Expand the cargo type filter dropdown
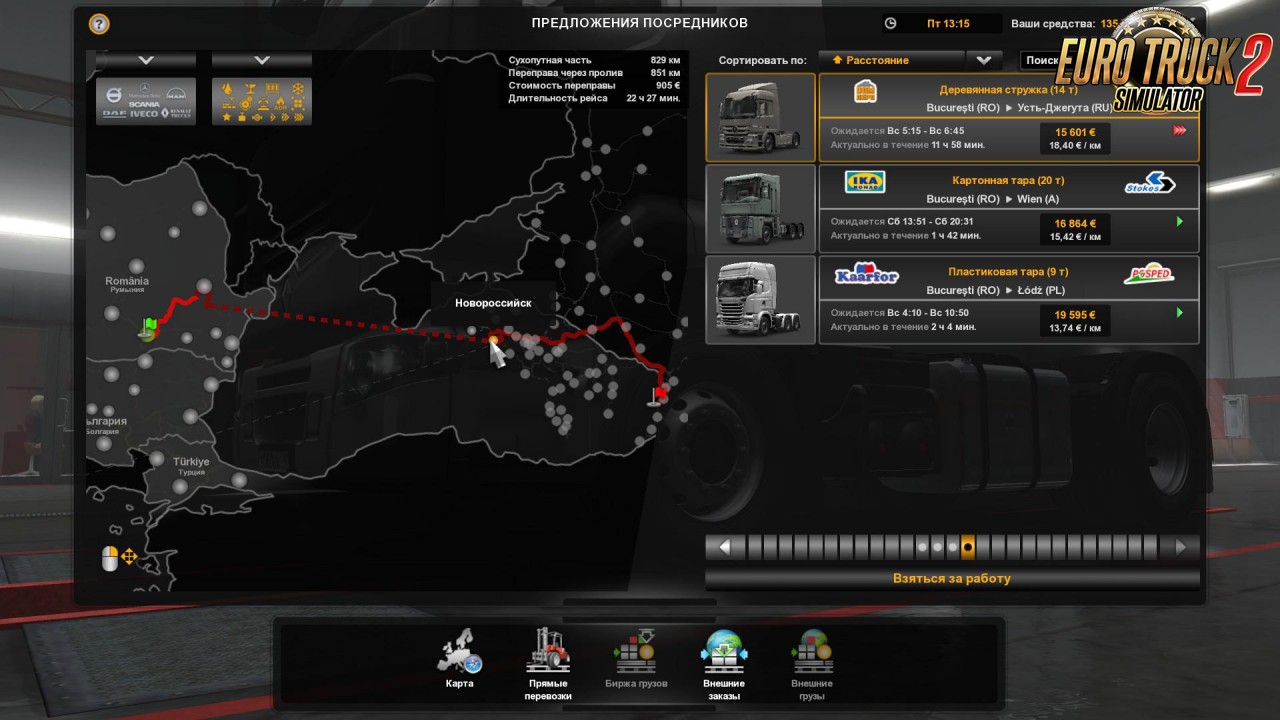This screenshot has width=1280, height=720. [262, 60]
